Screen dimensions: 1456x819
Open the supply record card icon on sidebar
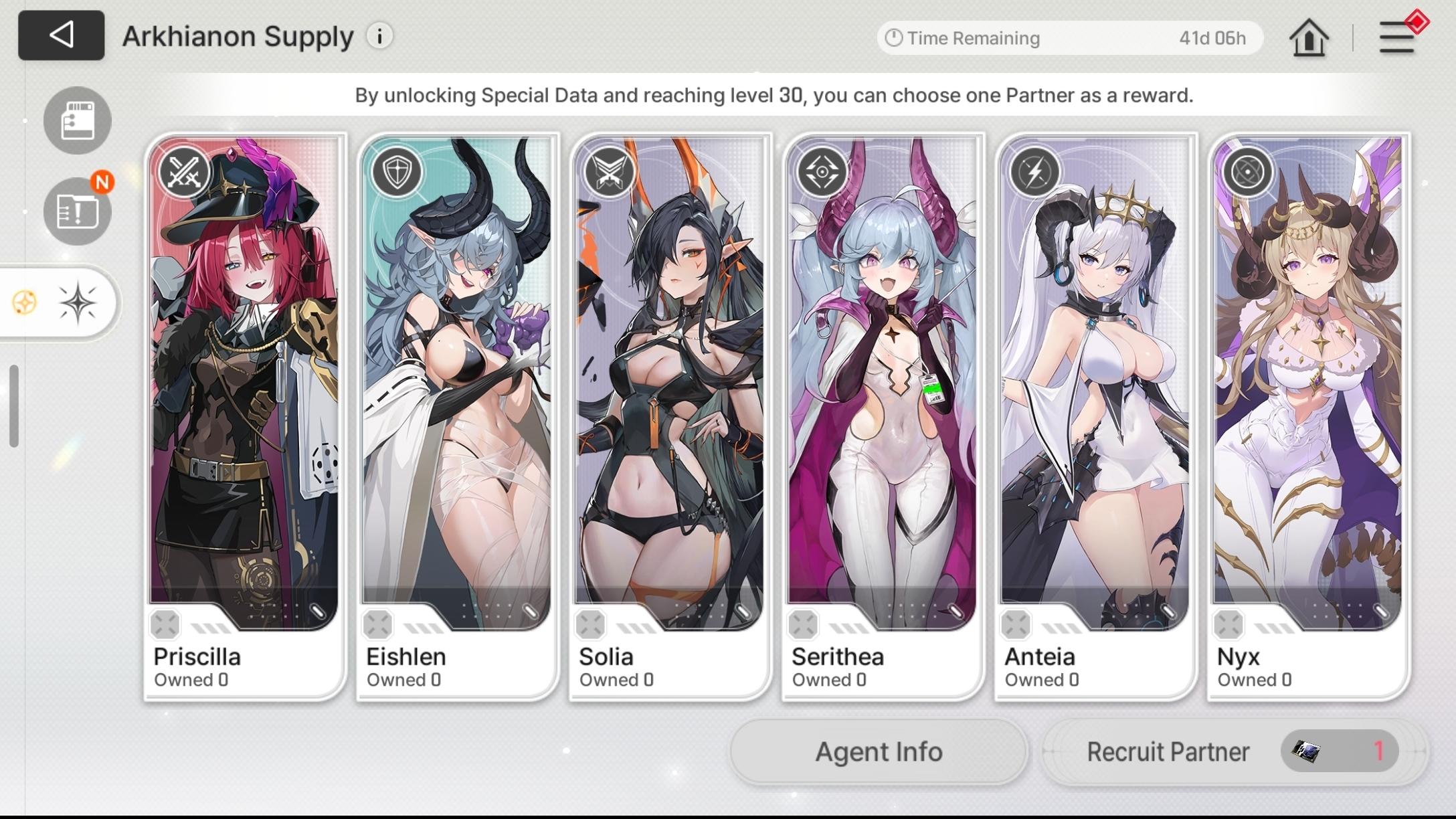(76, 120)
